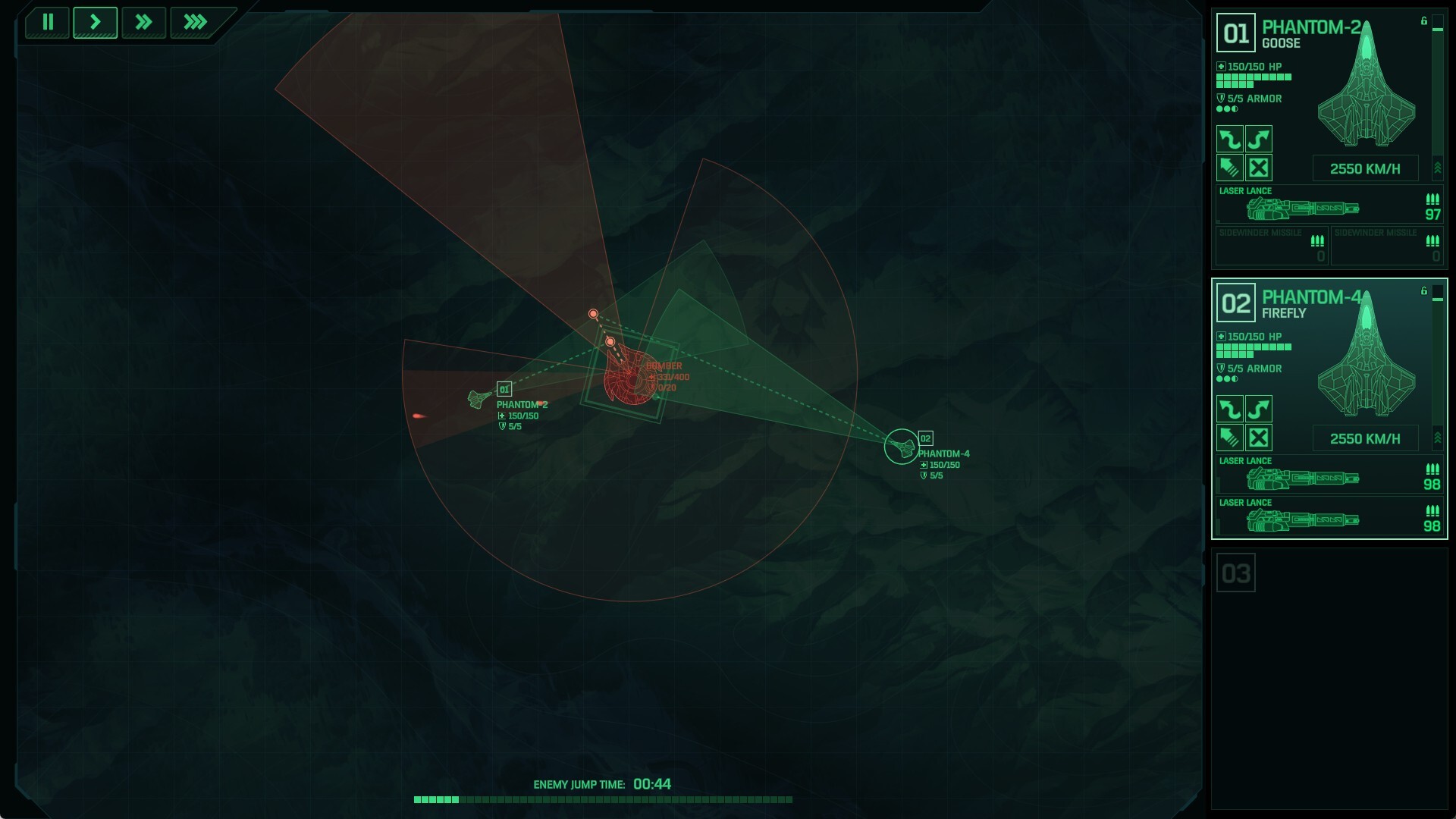
Task: Select the BOMBER target on the map
Action: [x=626, y=373]
